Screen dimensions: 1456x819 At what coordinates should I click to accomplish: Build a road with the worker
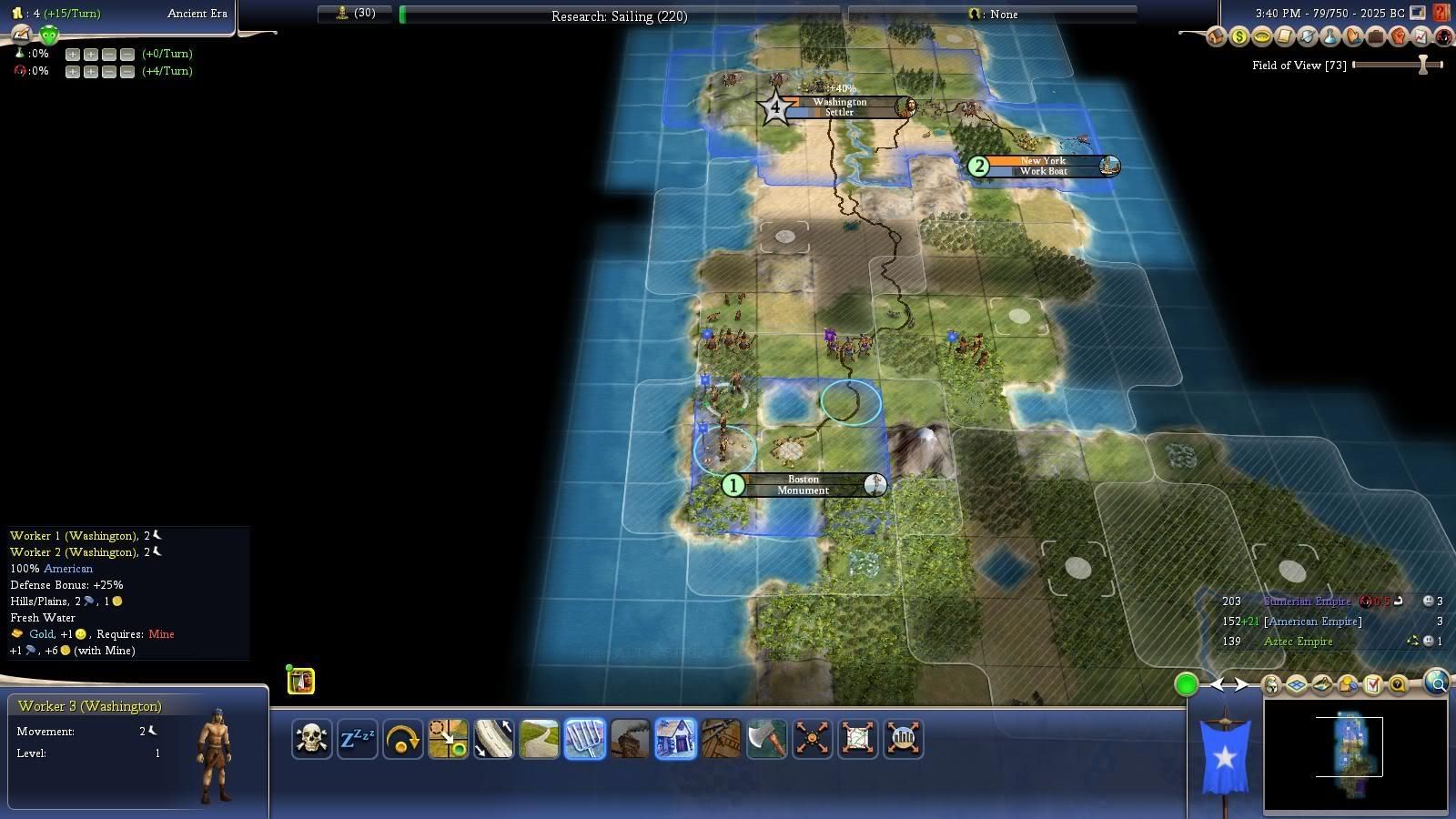[539, 738]
